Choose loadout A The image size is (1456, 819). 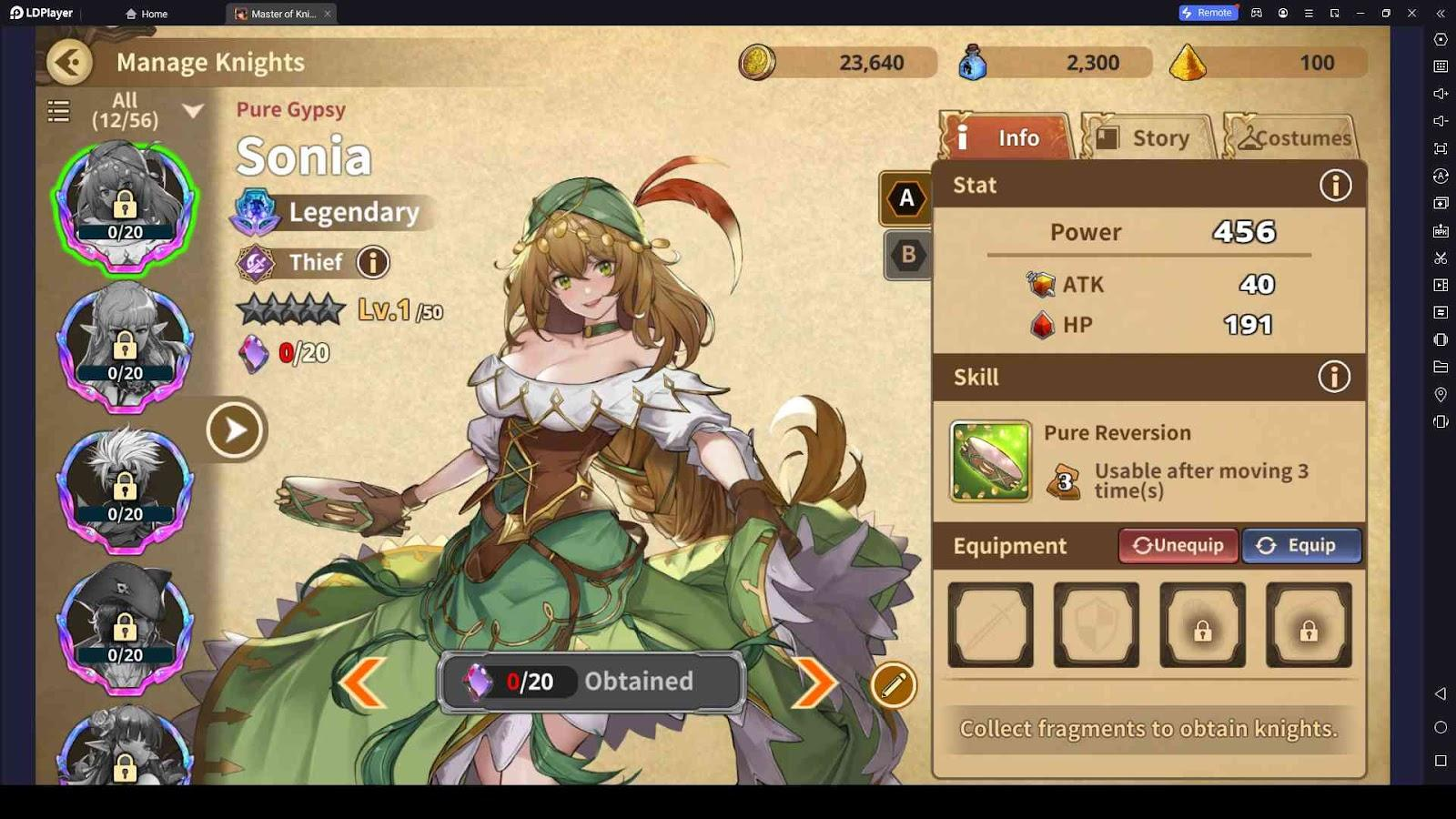(x=906, y=198)
